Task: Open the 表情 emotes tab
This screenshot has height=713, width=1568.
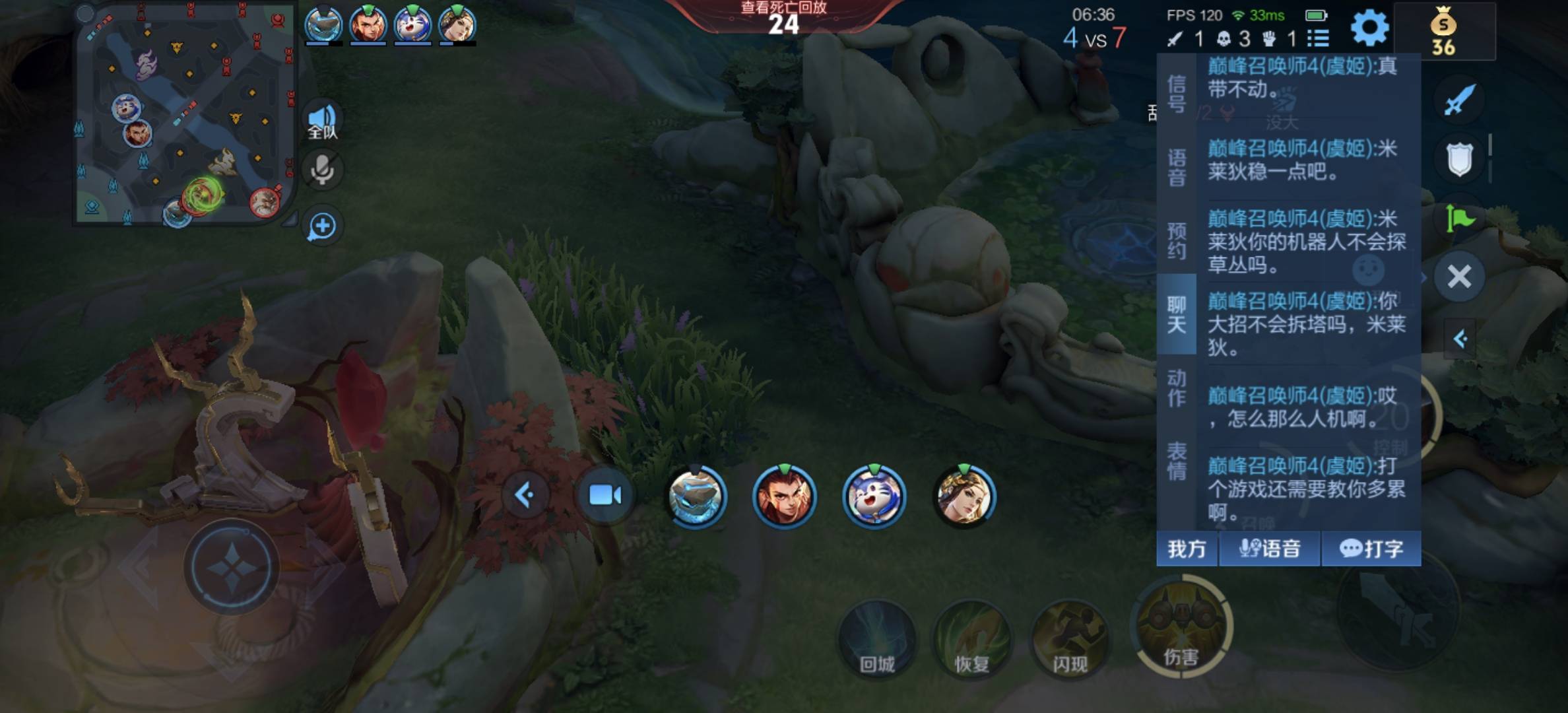Action: (1177, 461)
